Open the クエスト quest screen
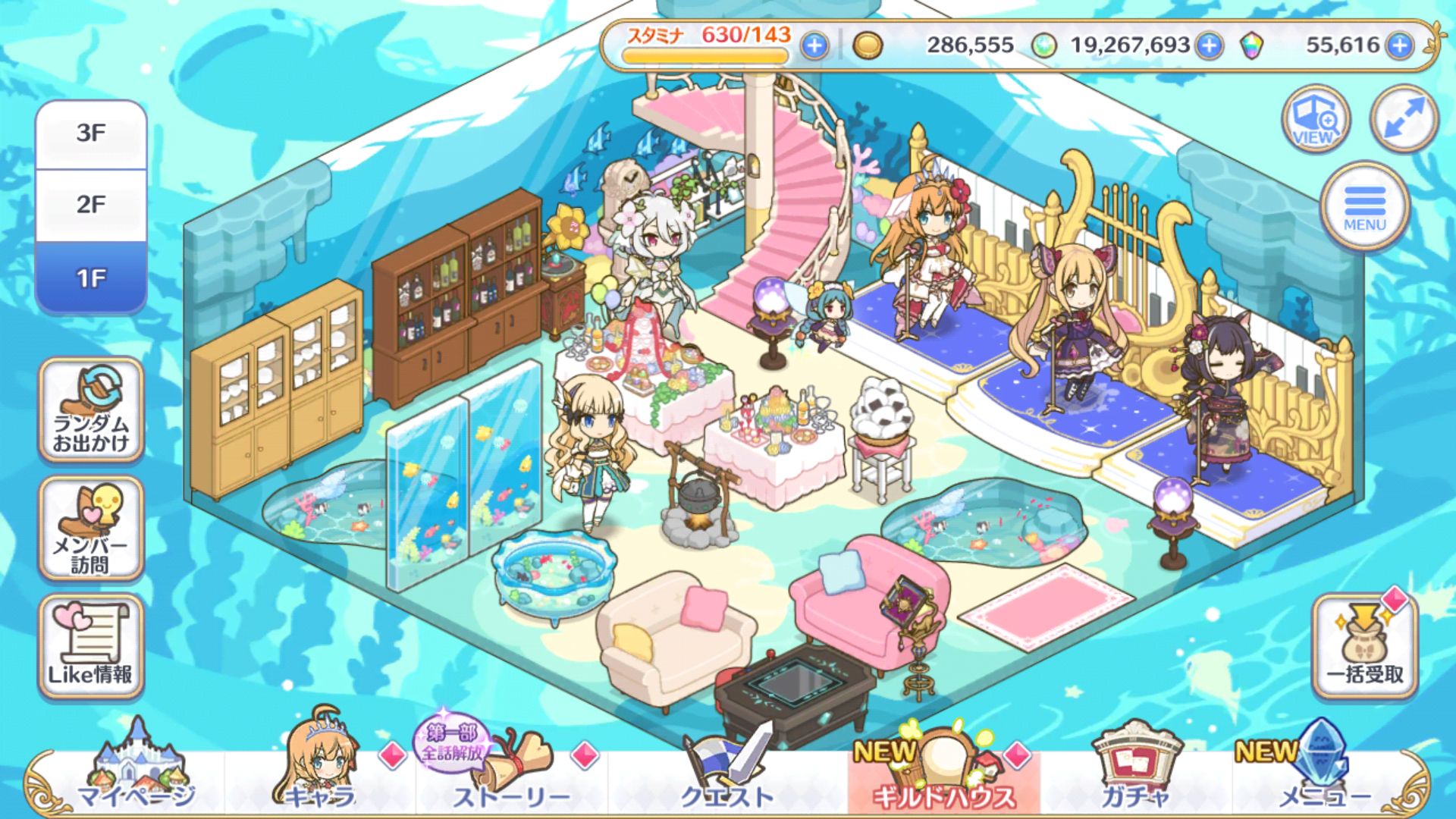1456x819 pixels. [726, 773]
